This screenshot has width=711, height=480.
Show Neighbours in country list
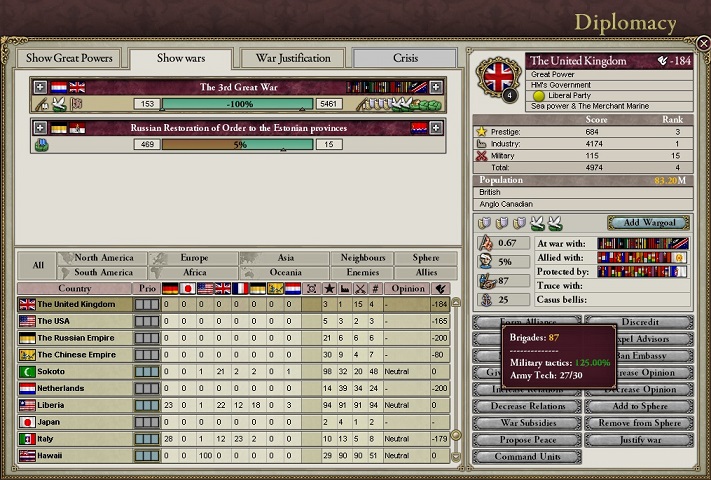pyautogui.click(x=362, y=258)
